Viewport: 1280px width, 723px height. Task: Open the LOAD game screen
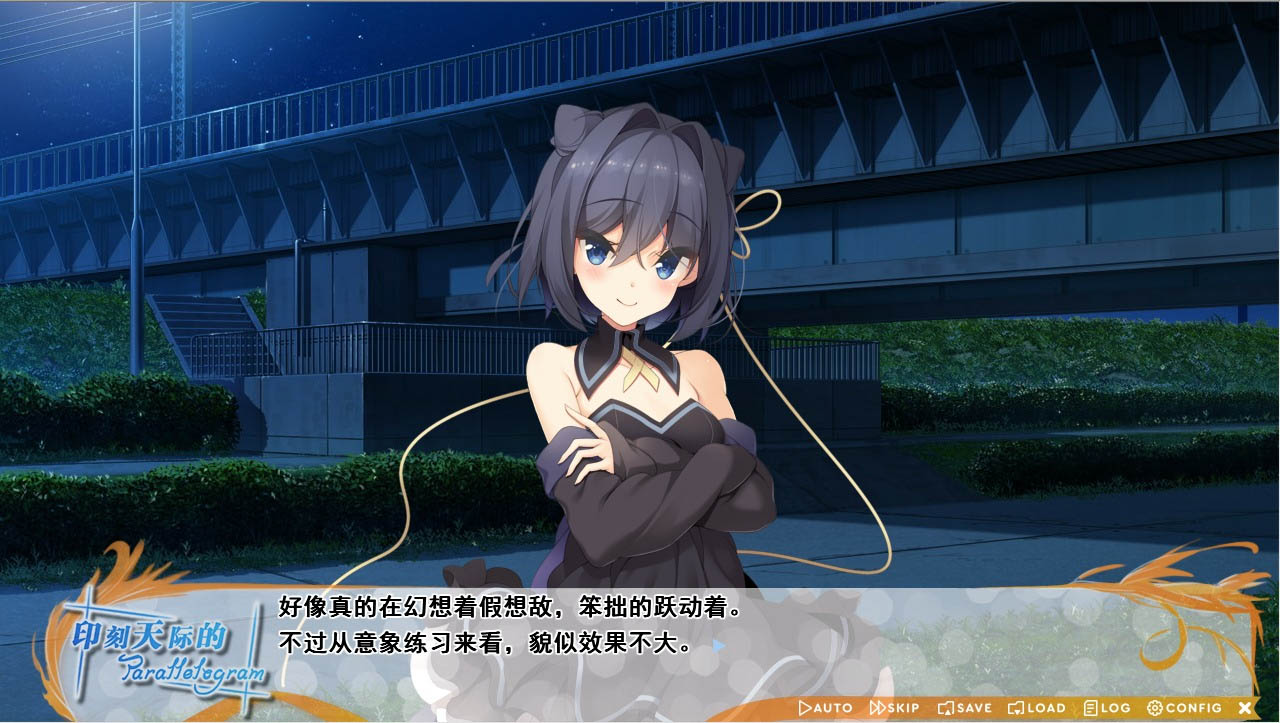(x=1036, y=708)
